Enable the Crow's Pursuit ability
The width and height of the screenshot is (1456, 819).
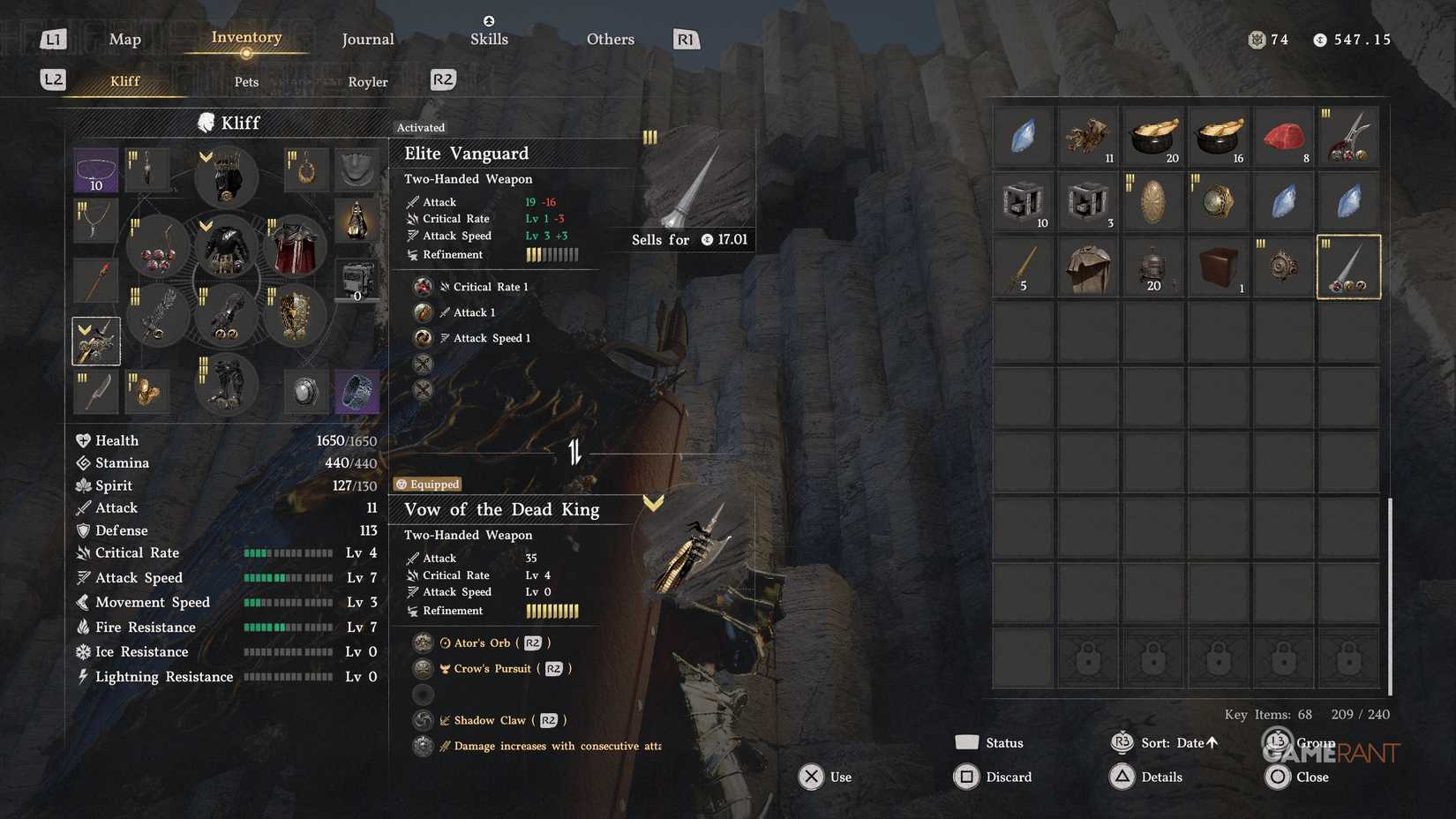(x=494, y=668)
